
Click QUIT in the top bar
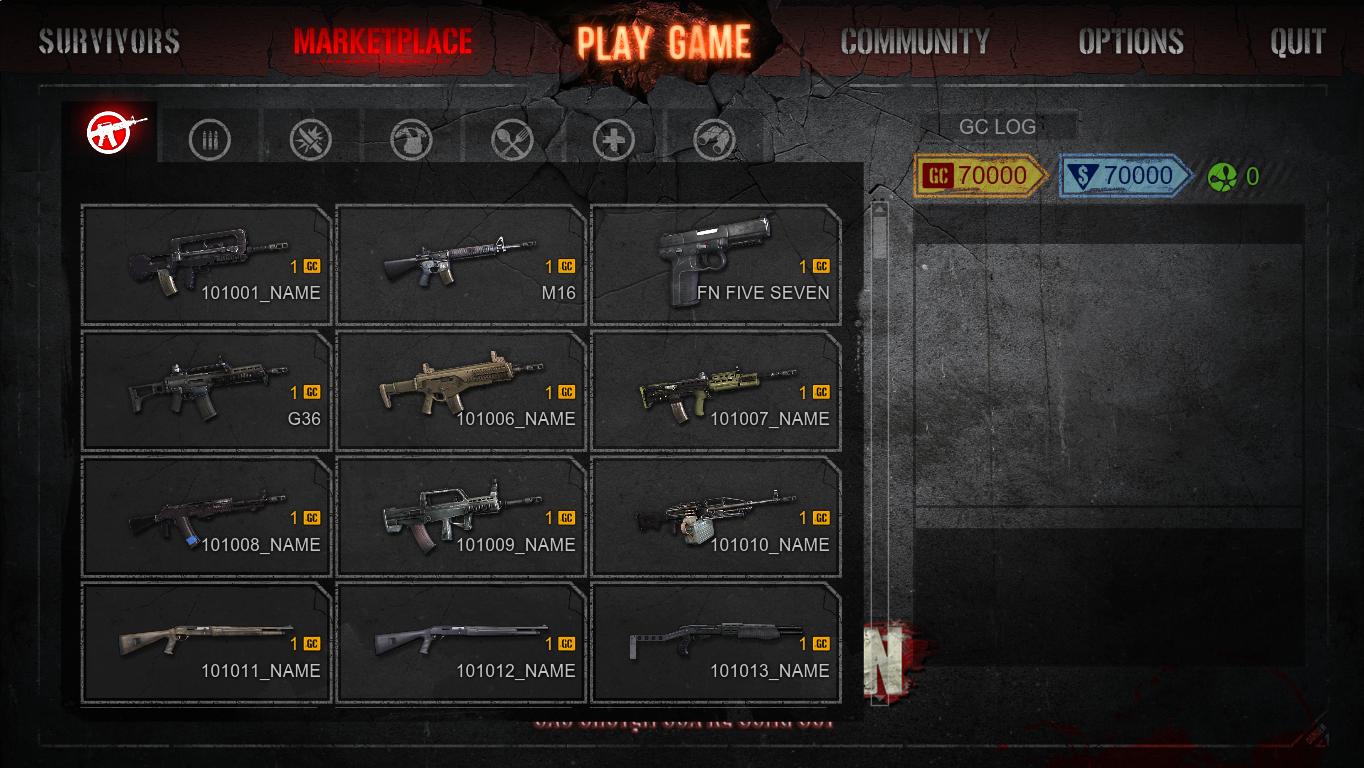click(1298, 41)
